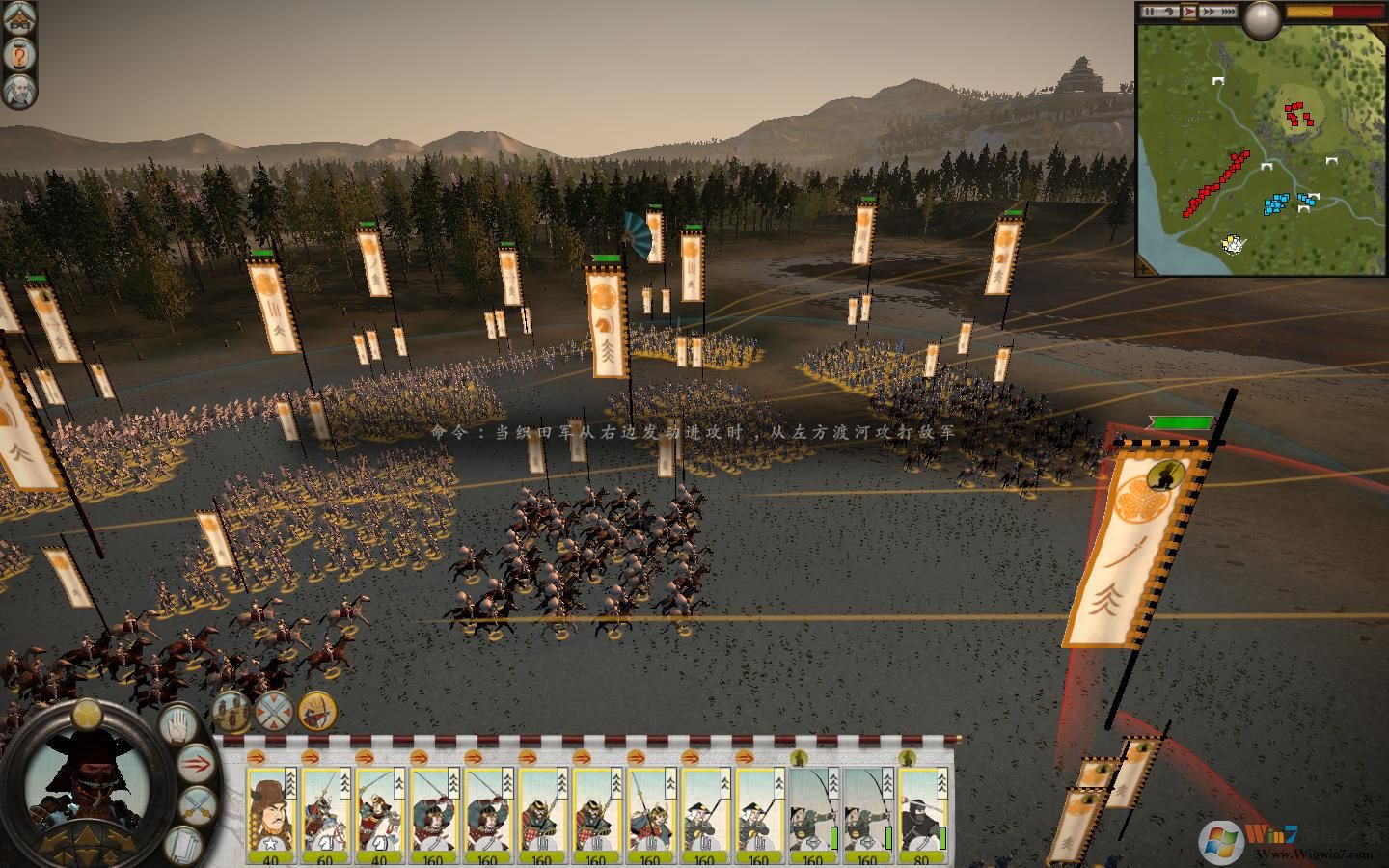Set battle speed to slow motion
This screenshot has height=868, width=1389.
point(1170,12)
